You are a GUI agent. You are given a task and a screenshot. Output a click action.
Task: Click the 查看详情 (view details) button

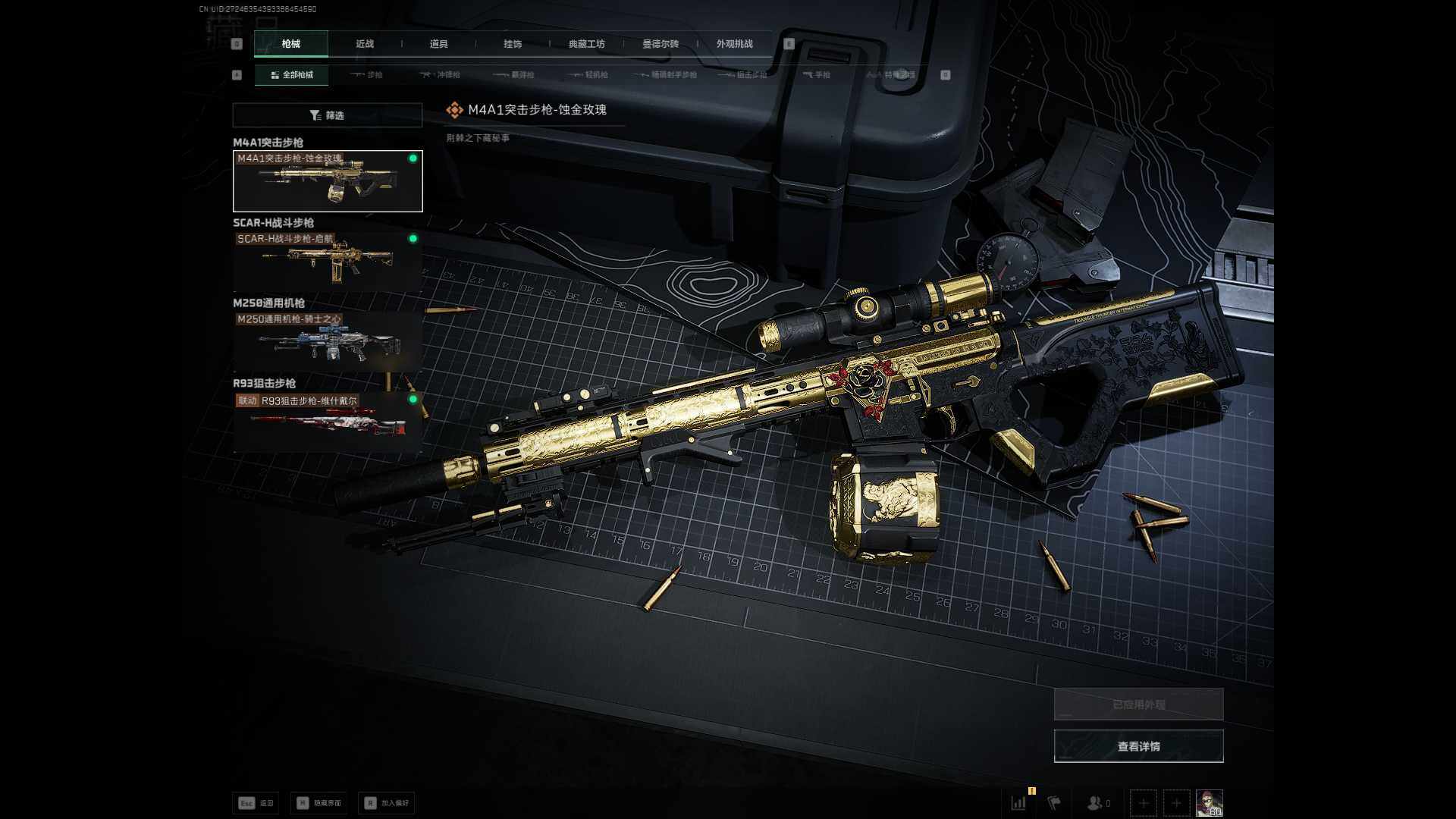[x=1138, y=746]
